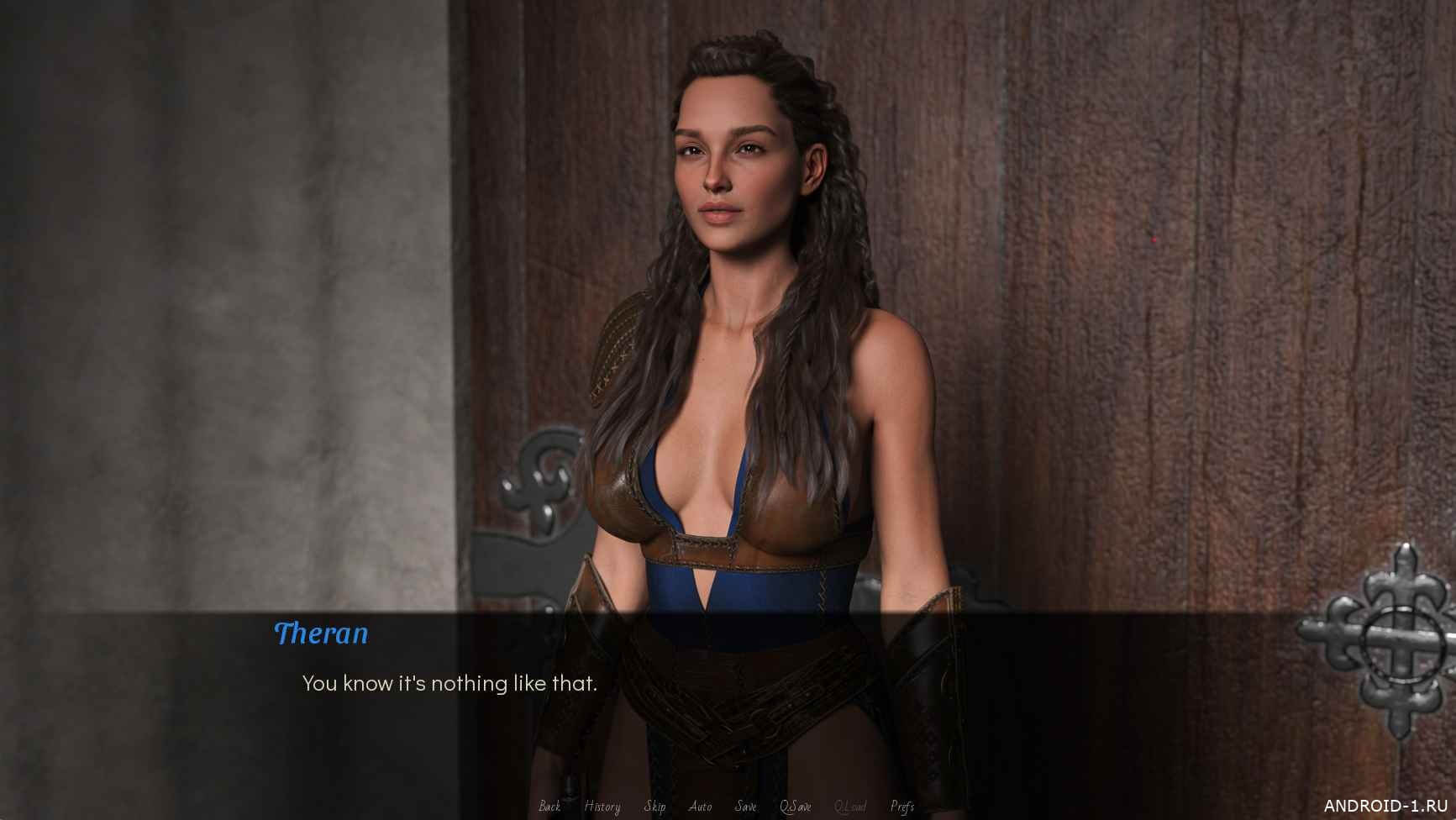Quick save with Q.Save

point(795,807)
